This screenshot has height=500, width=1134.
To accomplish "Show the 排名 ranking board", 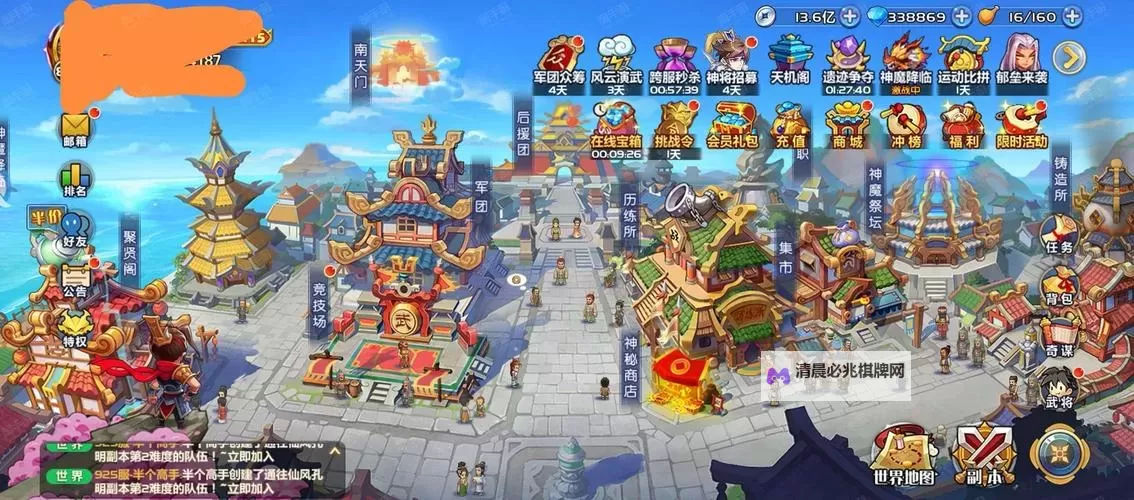I will (76, 178).
